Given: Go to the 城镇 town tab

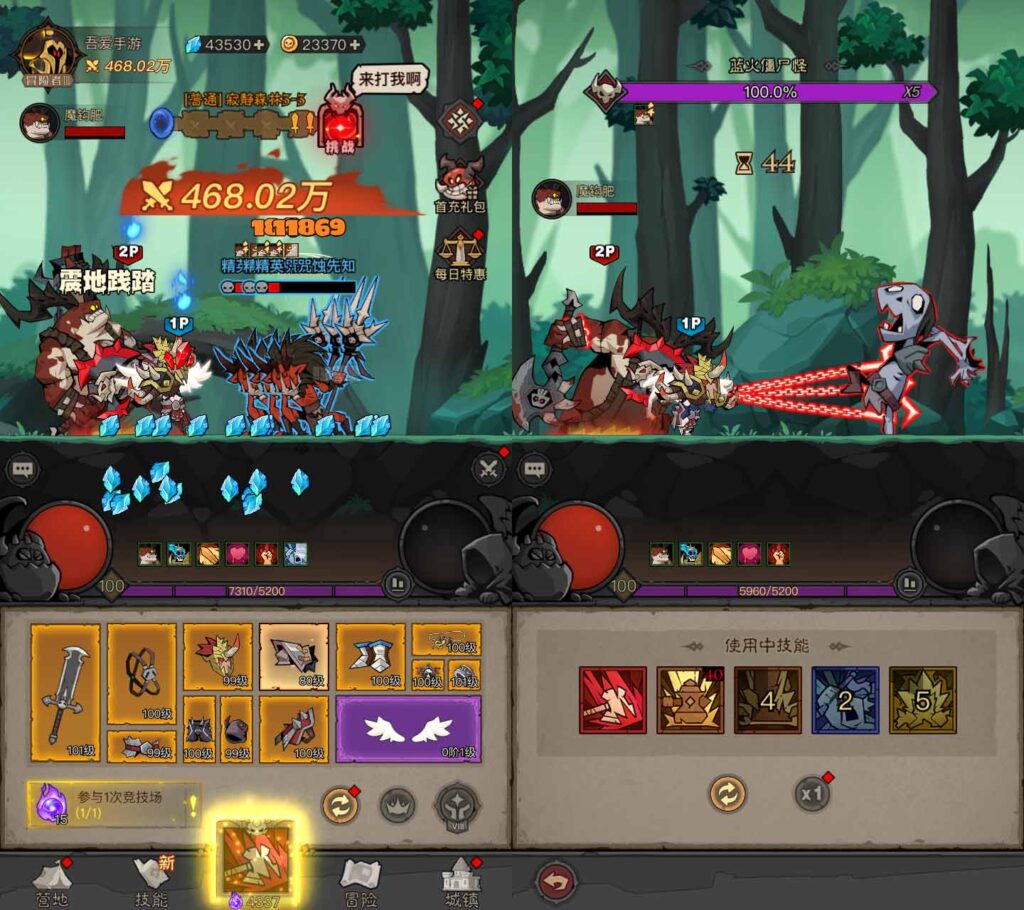Looking at the screenshot, I should 460,881.
